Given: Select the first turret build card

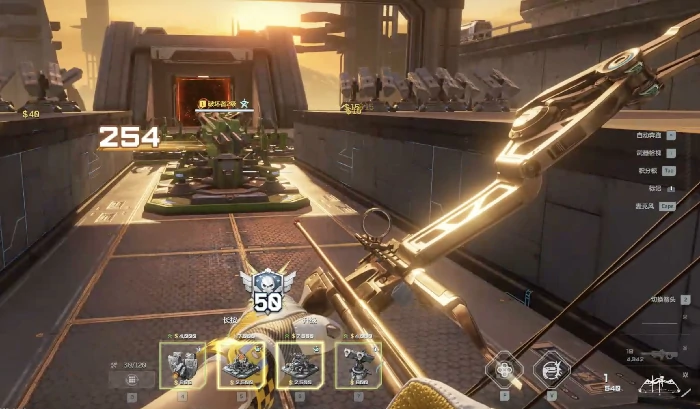Looking at the screenshot, I should [x=182, y=363].
